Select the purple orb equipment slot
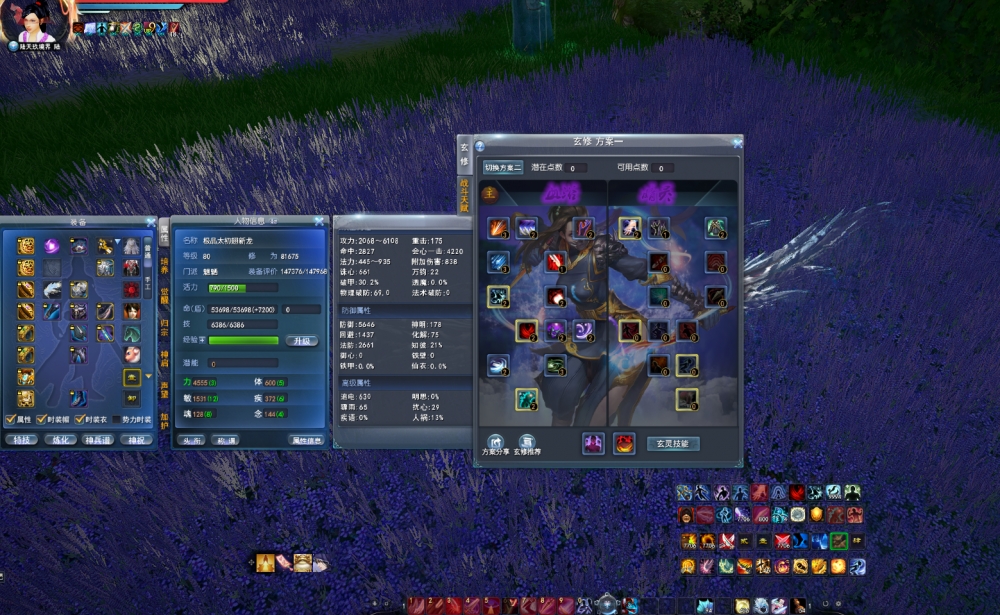Screen dimensions: 1000x615 tap(52, 246)
